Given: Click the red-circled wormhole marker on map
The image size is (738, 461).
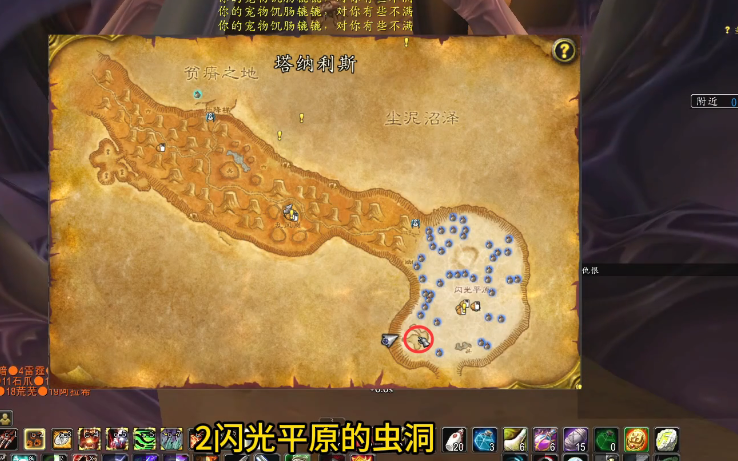Looking at the screenshot, I should (419, 340).
